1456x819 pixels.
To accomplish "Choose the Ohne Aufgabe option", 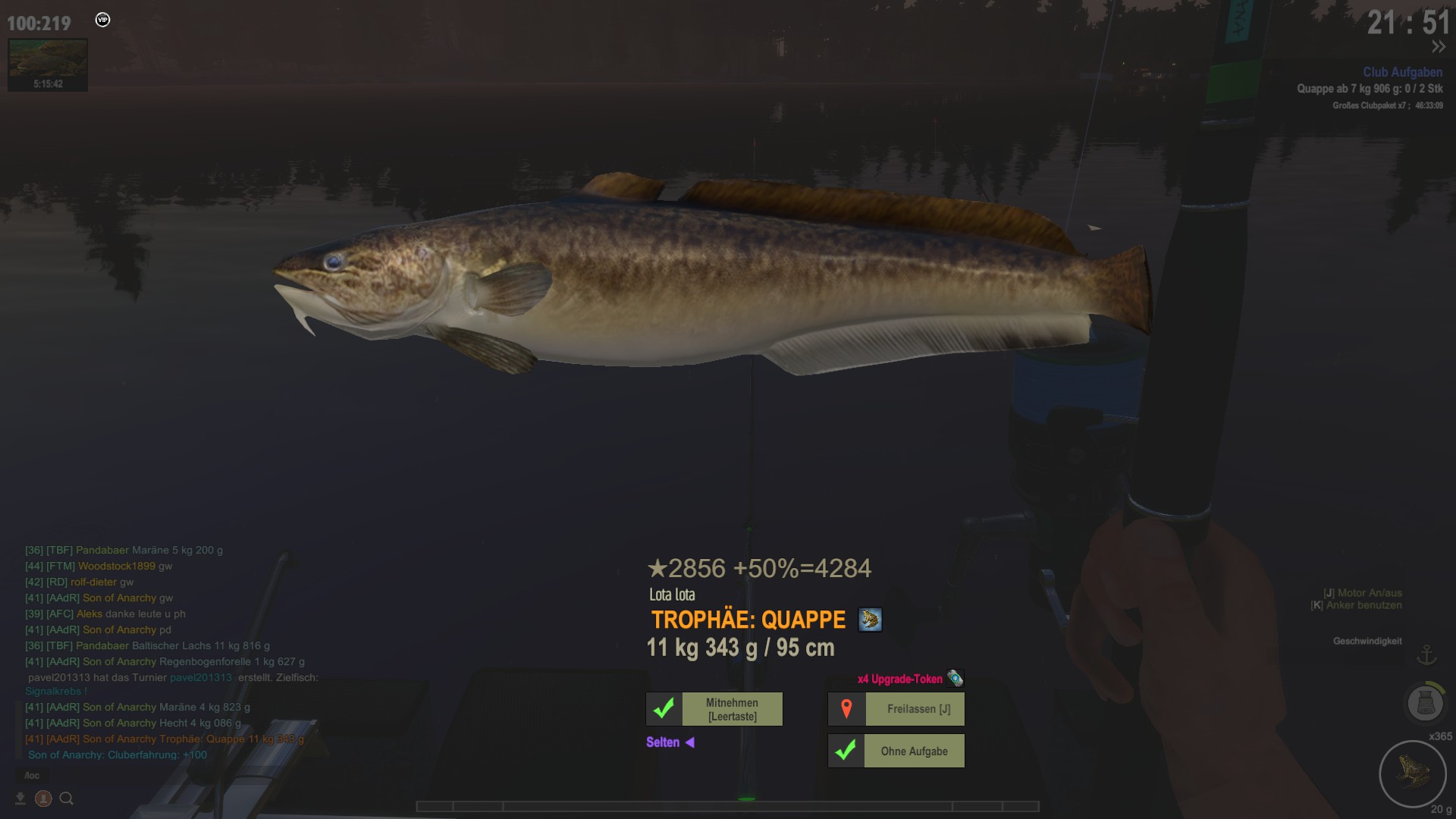I will [x=913, y=751].
